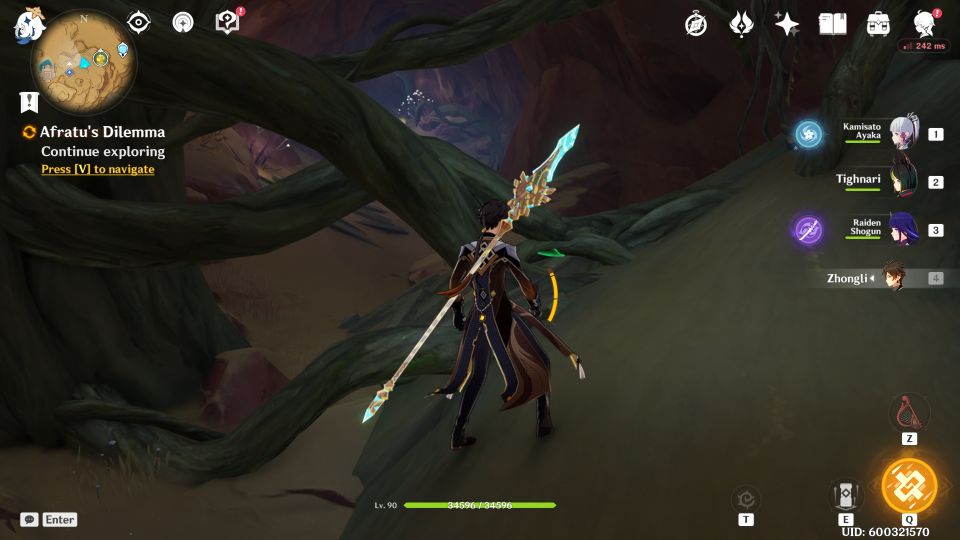Open the Afratu's Dilemma quest tracker
The image size is (960, 540).
pos(102,132)
